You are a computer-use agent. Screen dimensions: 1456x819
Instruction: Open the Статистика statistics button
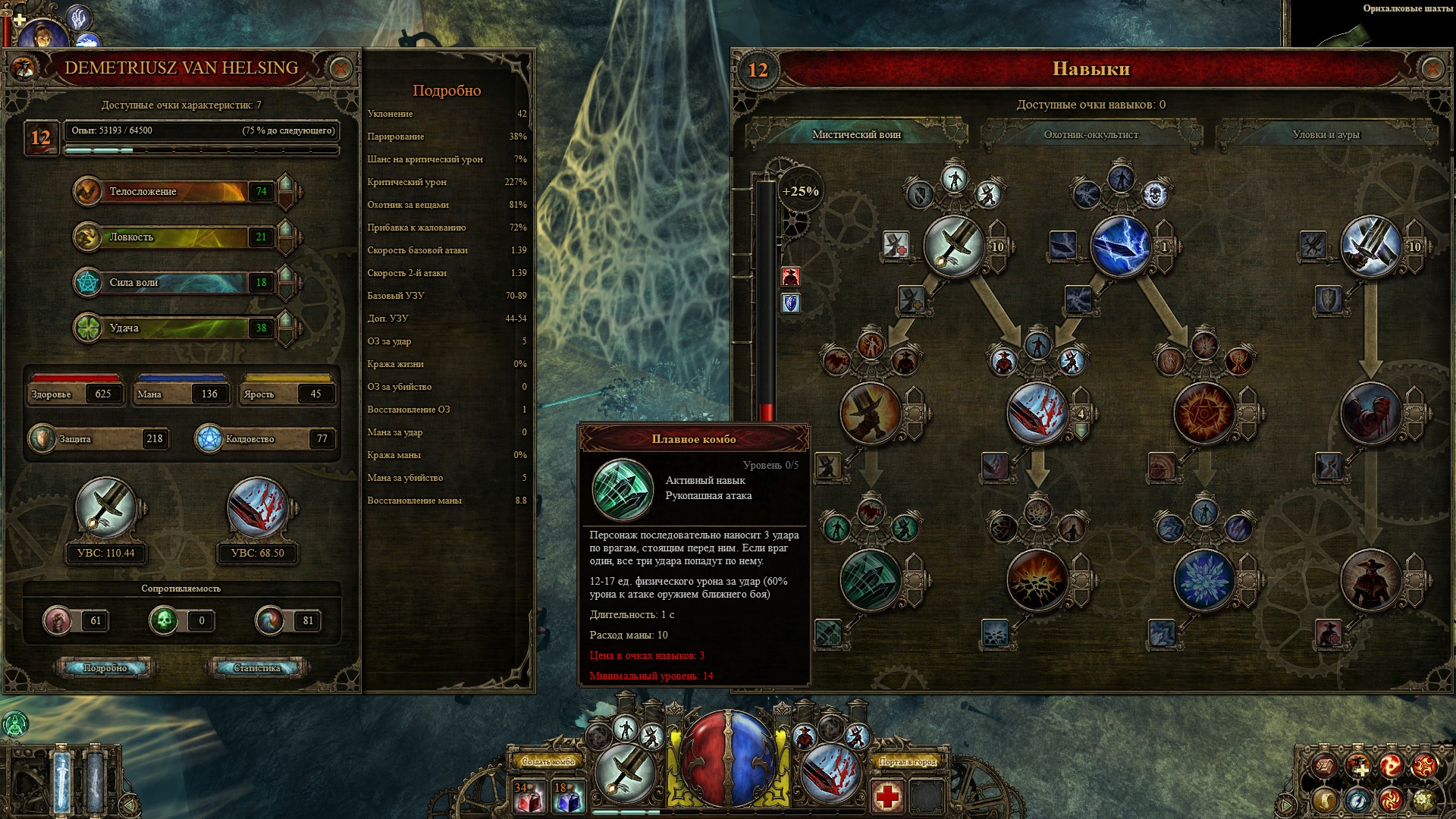click(x=256, y=668)
